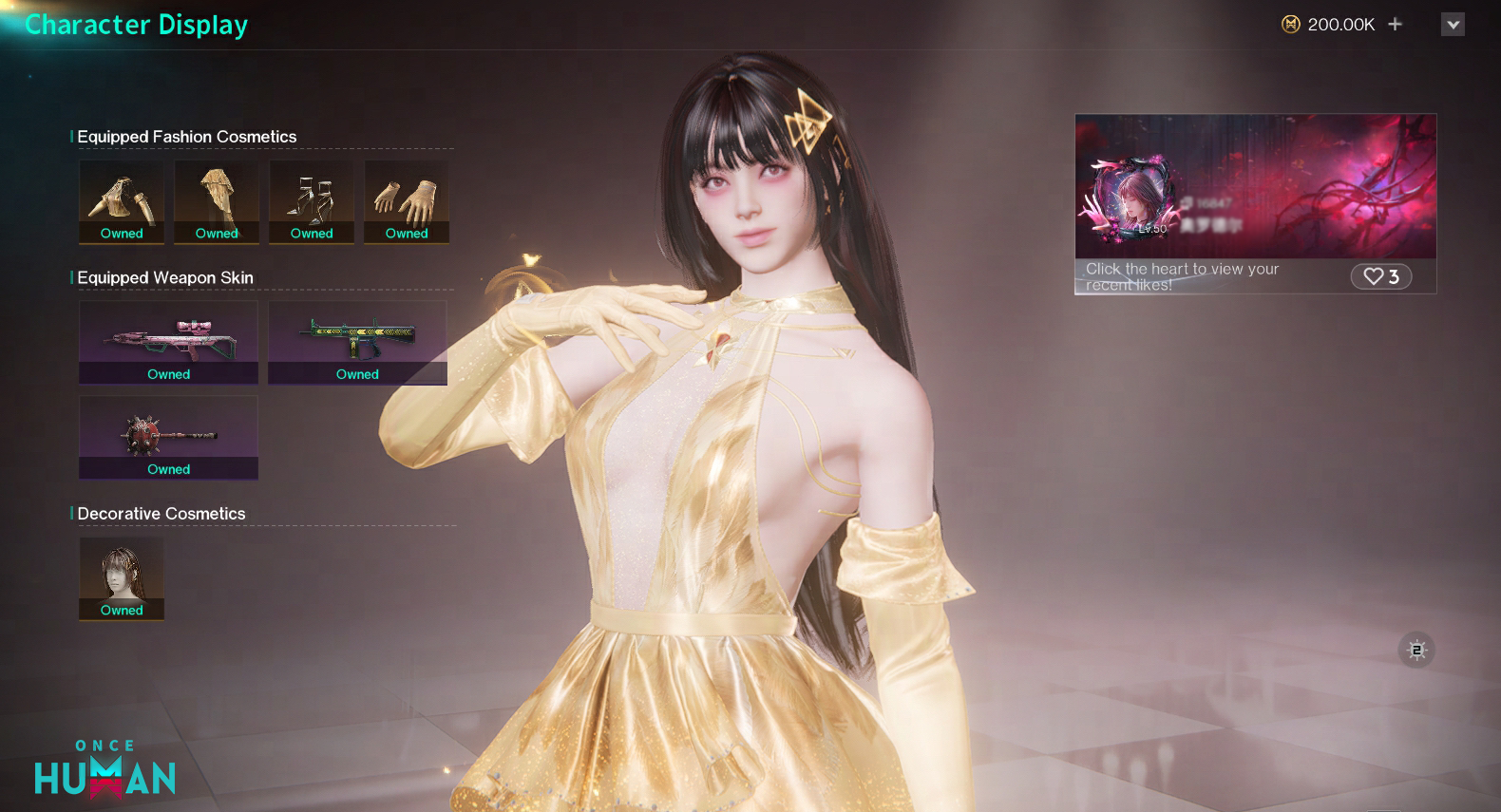This screenshot has height=812, width=1501.
Task: Expand the top-right dropdown arrow
Action: point(1453,25)
